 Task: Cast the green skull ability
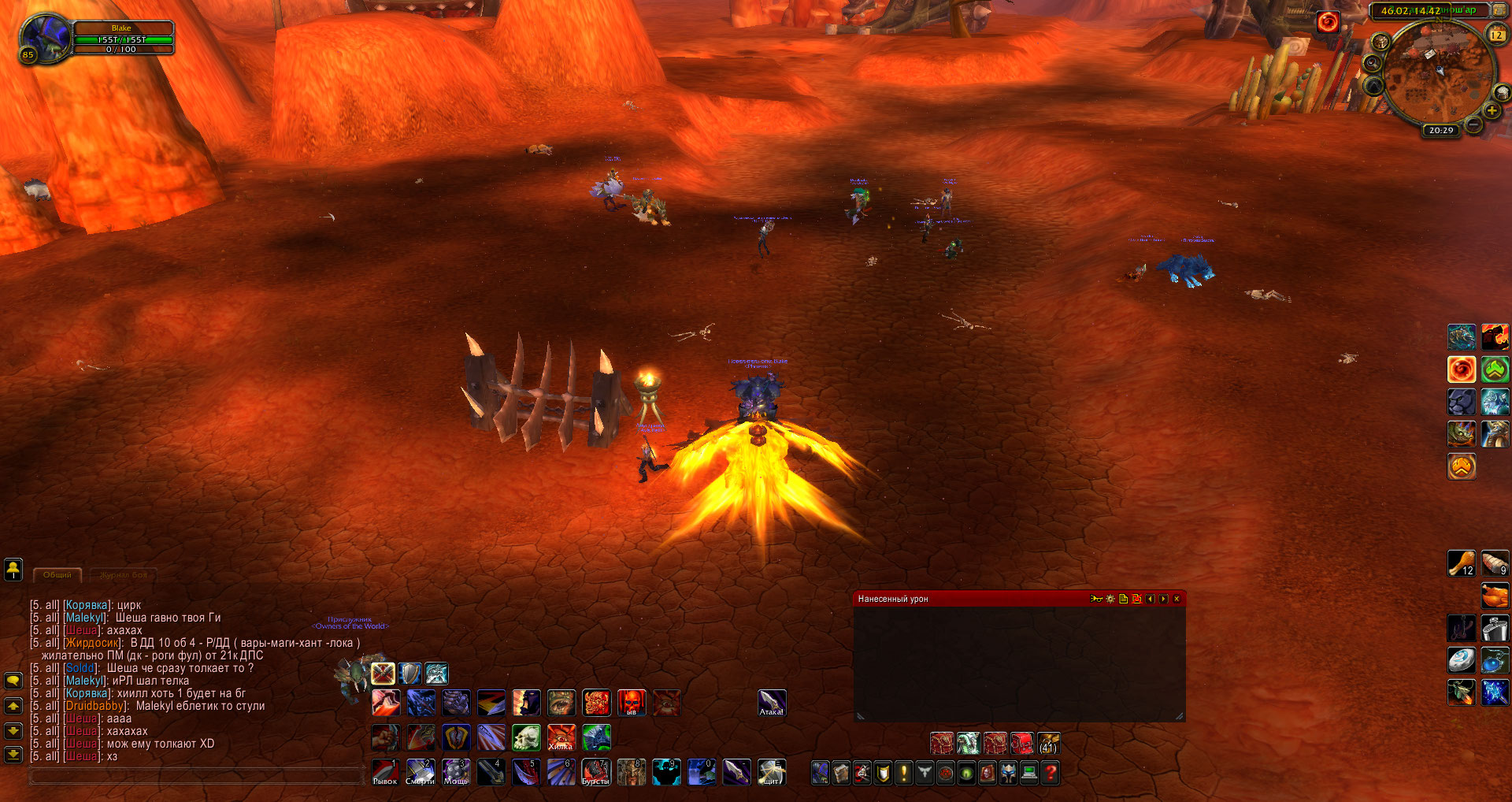point(526,737)
